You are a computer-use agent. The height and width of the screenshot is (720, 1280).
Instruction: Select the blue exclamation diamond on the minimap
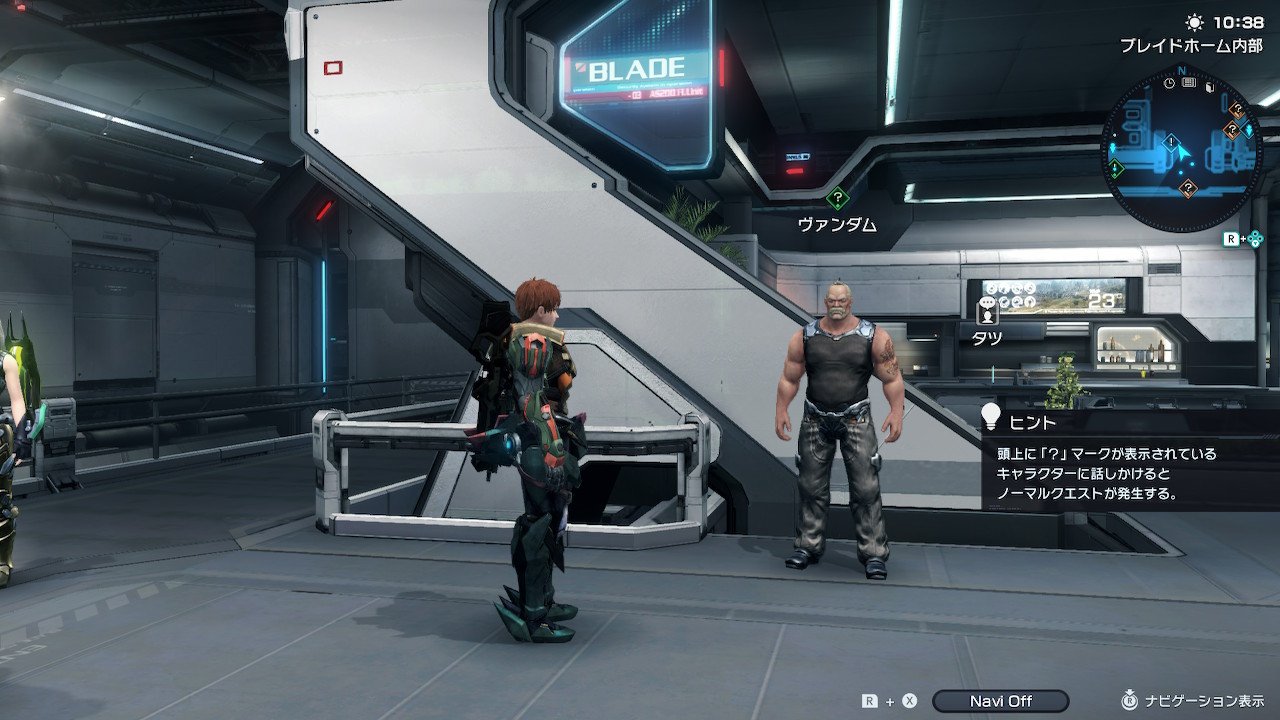point(1171,142)
